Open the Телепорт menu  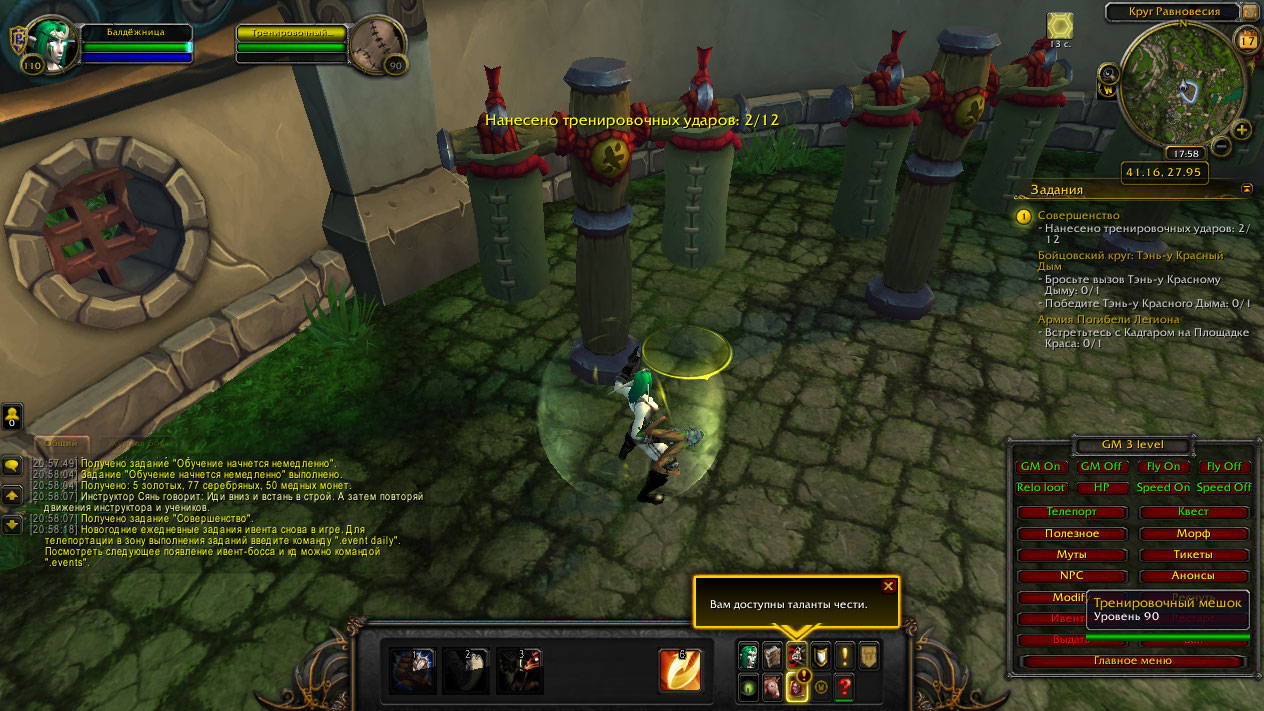pyautogui.click(x=1071, y=511)
